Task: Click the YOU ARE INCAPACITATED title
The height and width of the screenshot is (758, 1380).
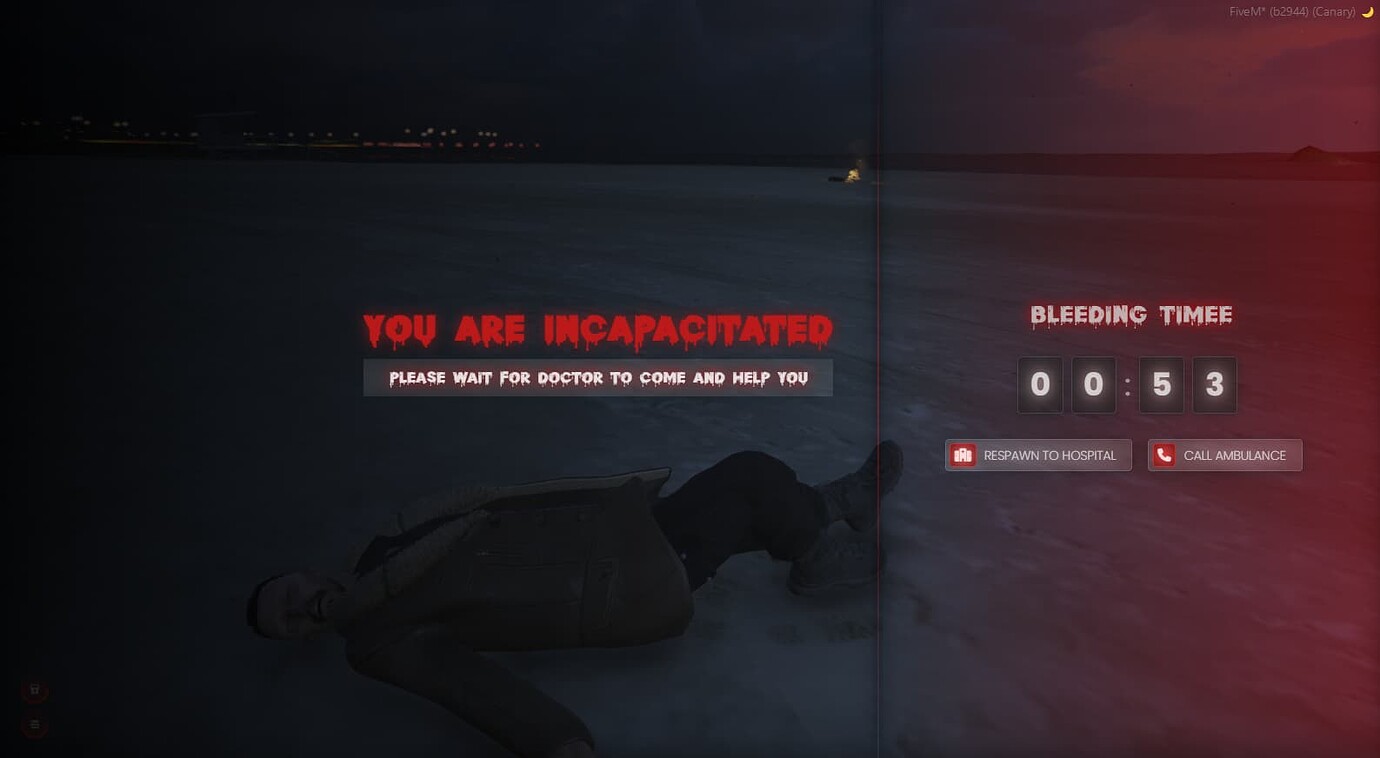Action: [597, 329]
